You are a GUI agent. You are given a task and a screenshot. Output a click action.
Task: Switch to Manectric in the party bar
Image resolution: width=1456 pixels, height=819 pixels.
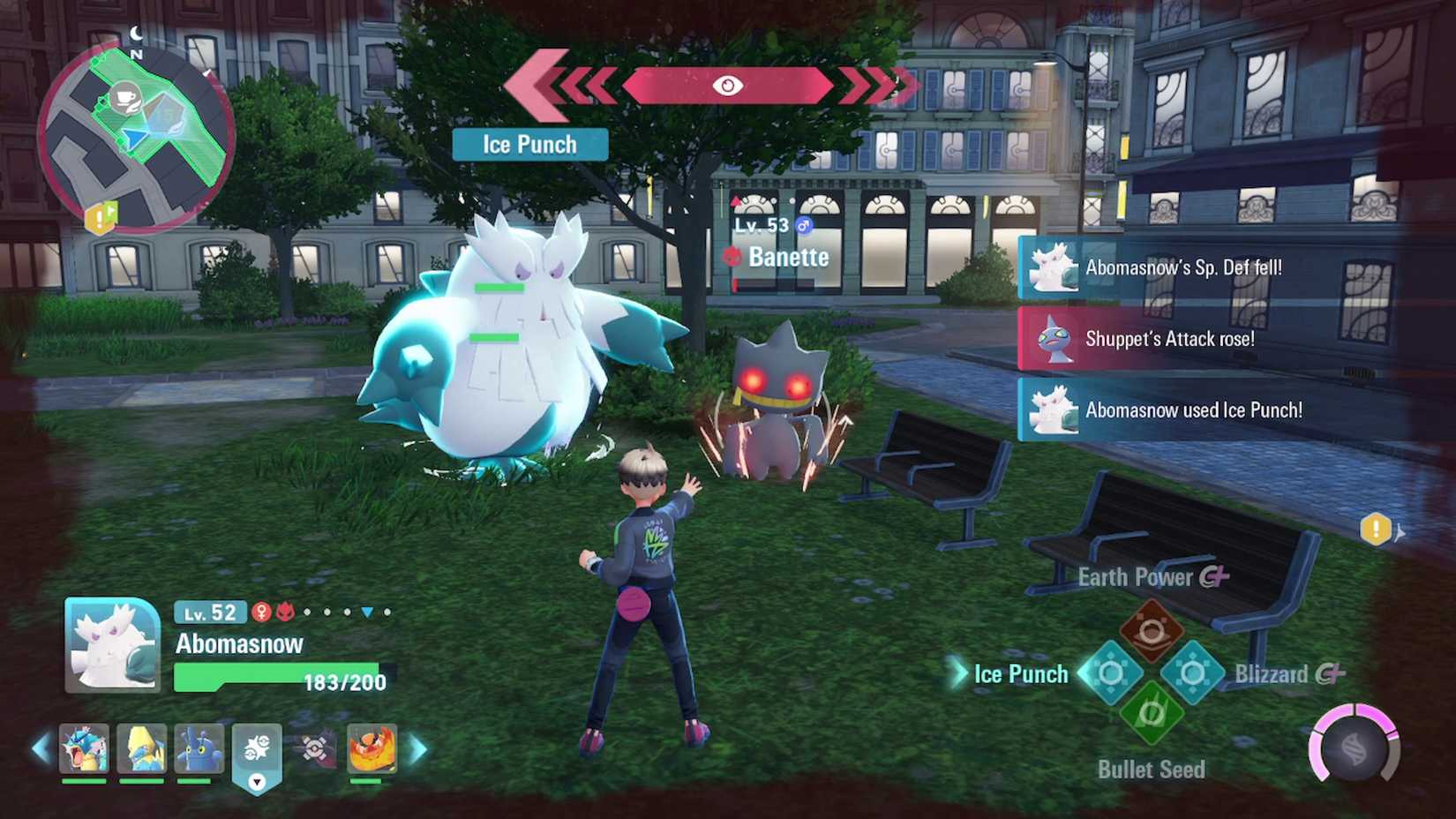point(141,748)
